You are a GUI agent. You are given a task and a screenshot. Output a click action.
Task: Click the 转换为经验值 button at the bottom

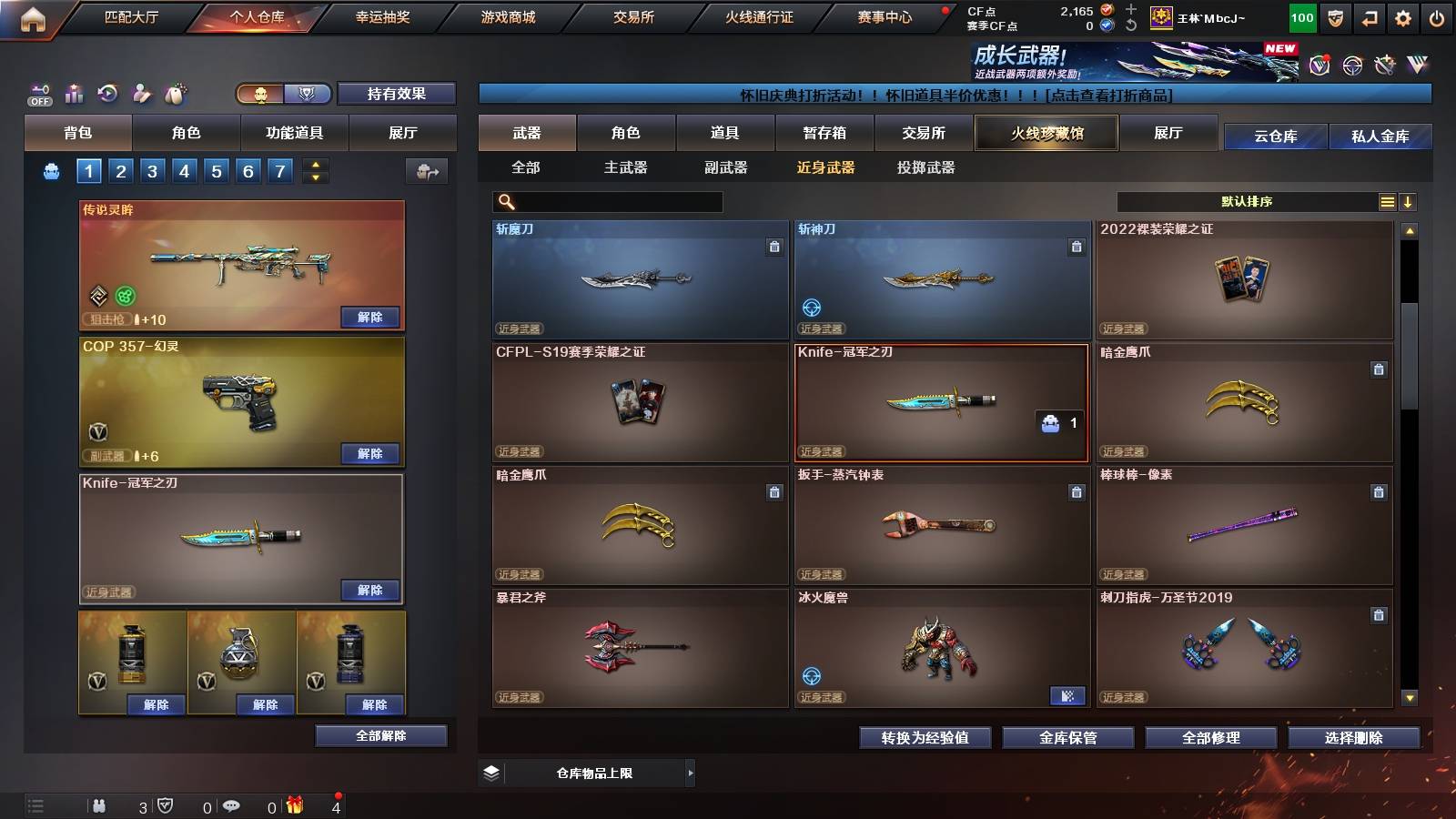(x=925, y=738)
